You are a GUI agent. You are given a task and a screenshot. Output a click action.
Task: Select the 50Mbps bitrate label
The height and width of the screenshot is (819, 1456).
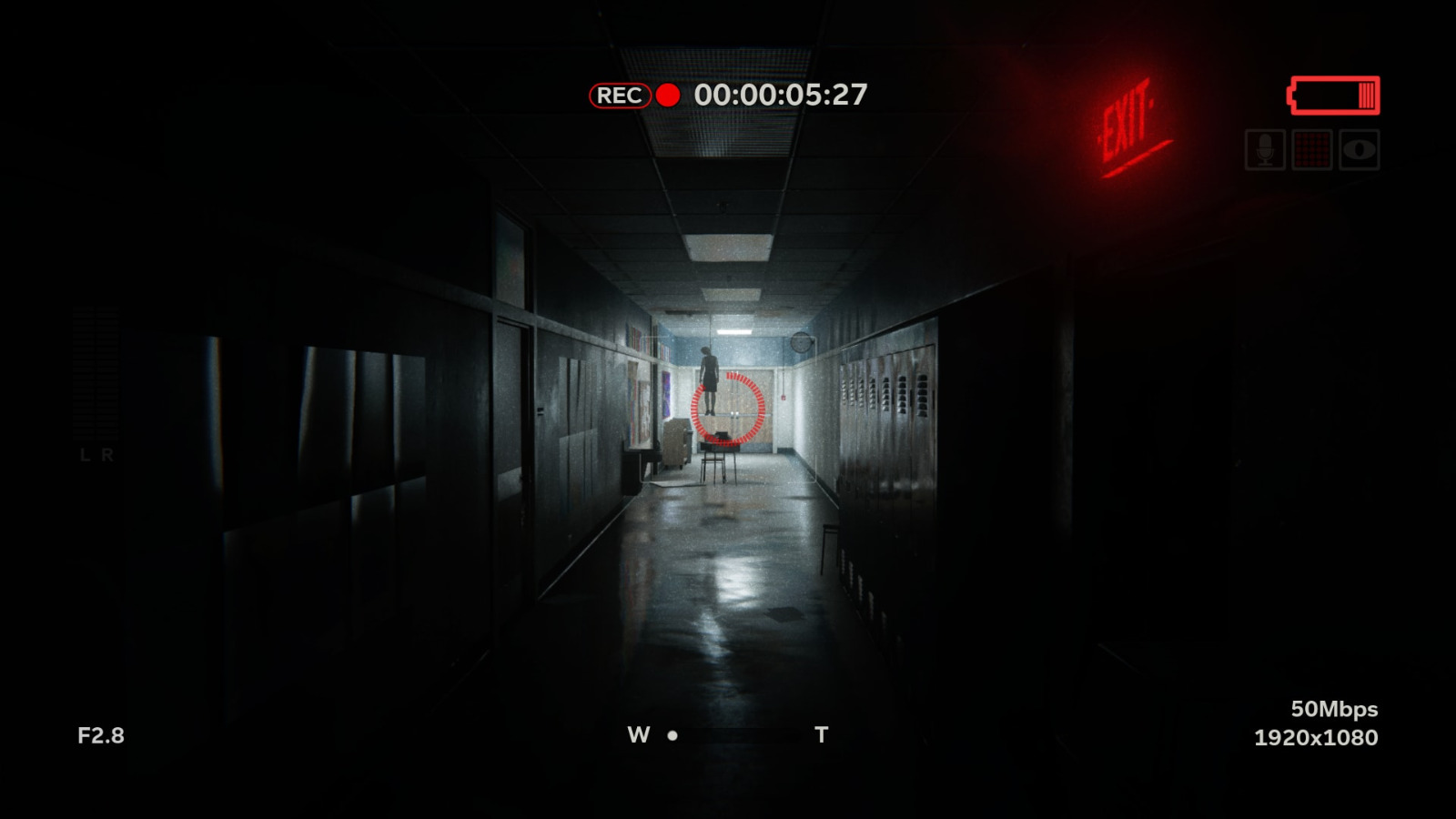(x=1334, y=708)
